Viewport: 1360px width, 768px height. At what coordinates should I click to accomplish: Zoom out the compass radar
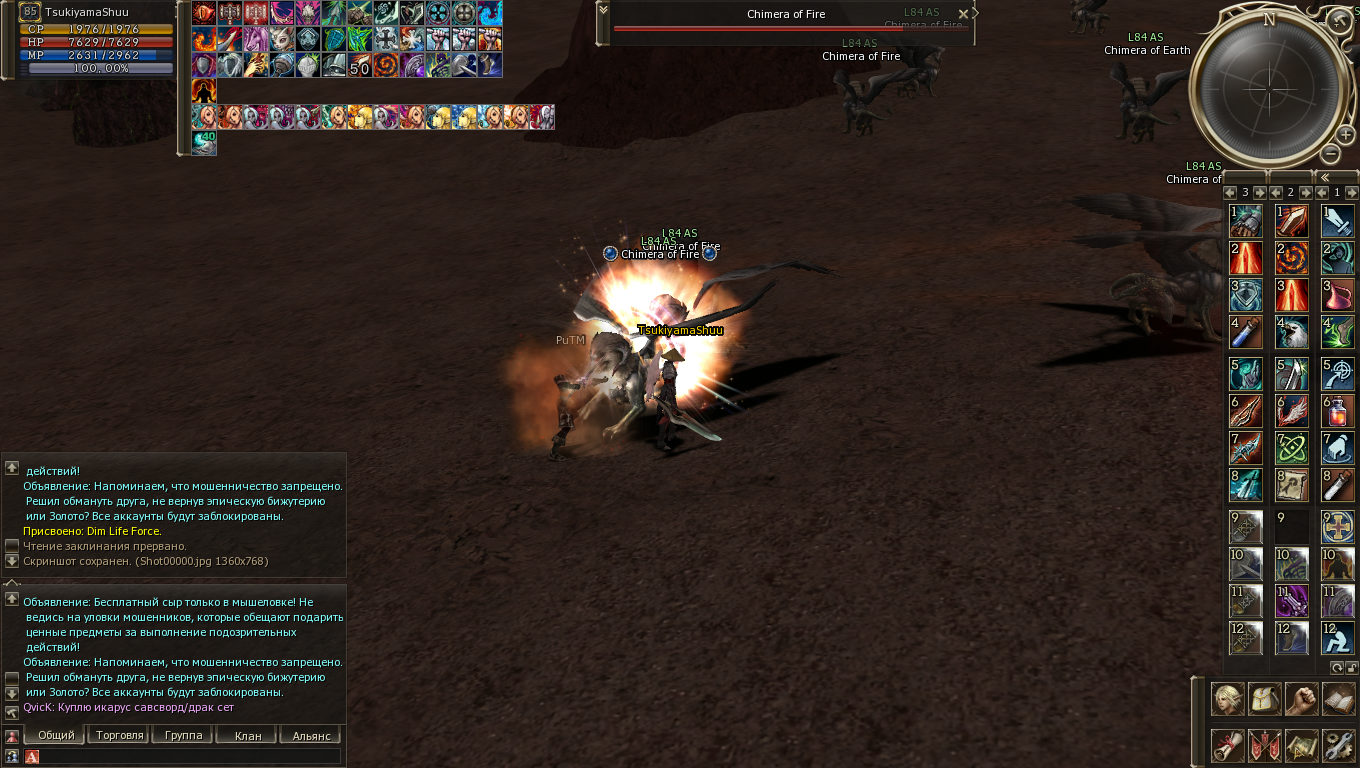tap(1330, 153)
